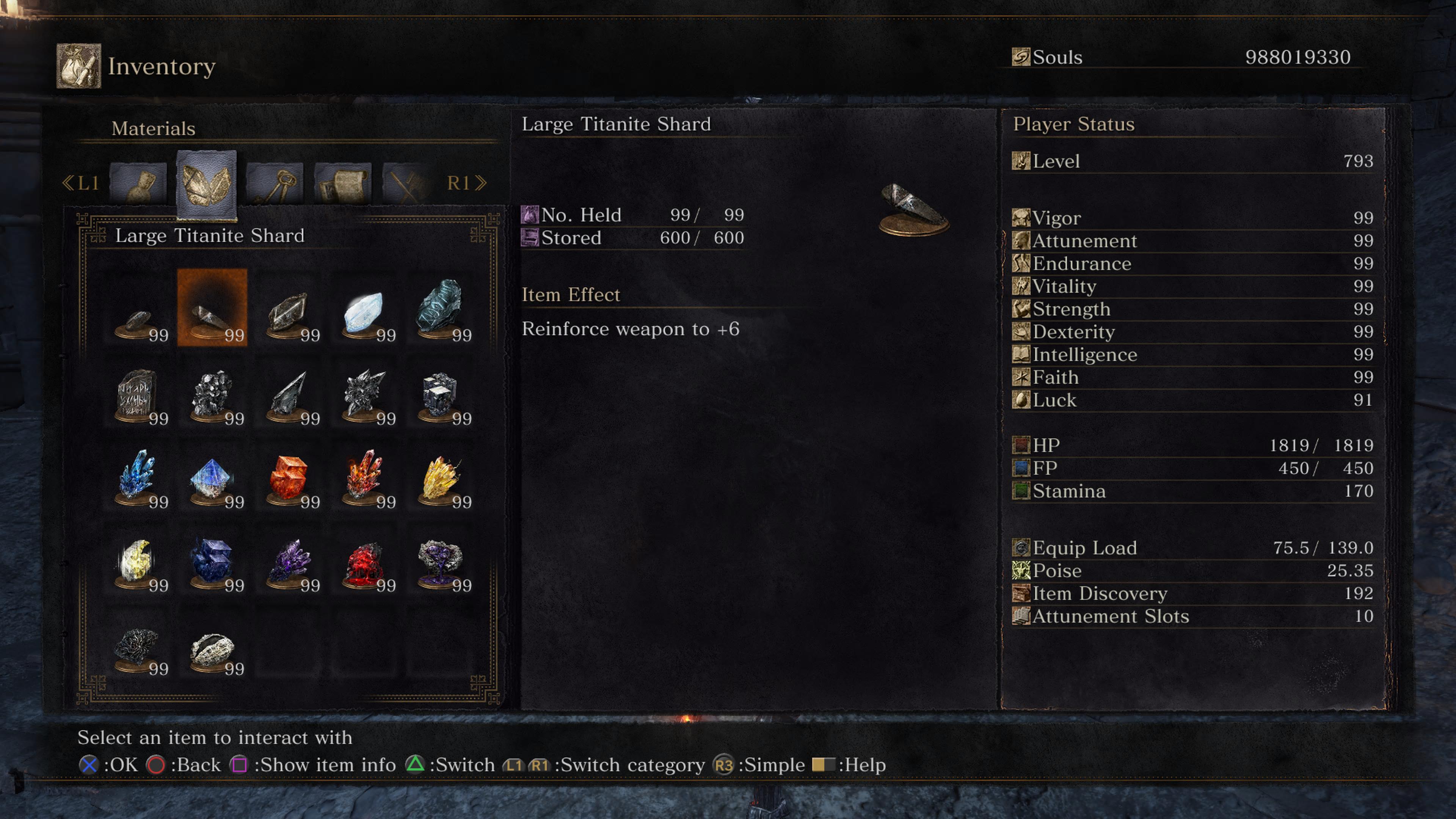Choose the red-orange Chaos Gem cluster
Image resolution: width=1456 pixels, height=819 pixels.
364,478
